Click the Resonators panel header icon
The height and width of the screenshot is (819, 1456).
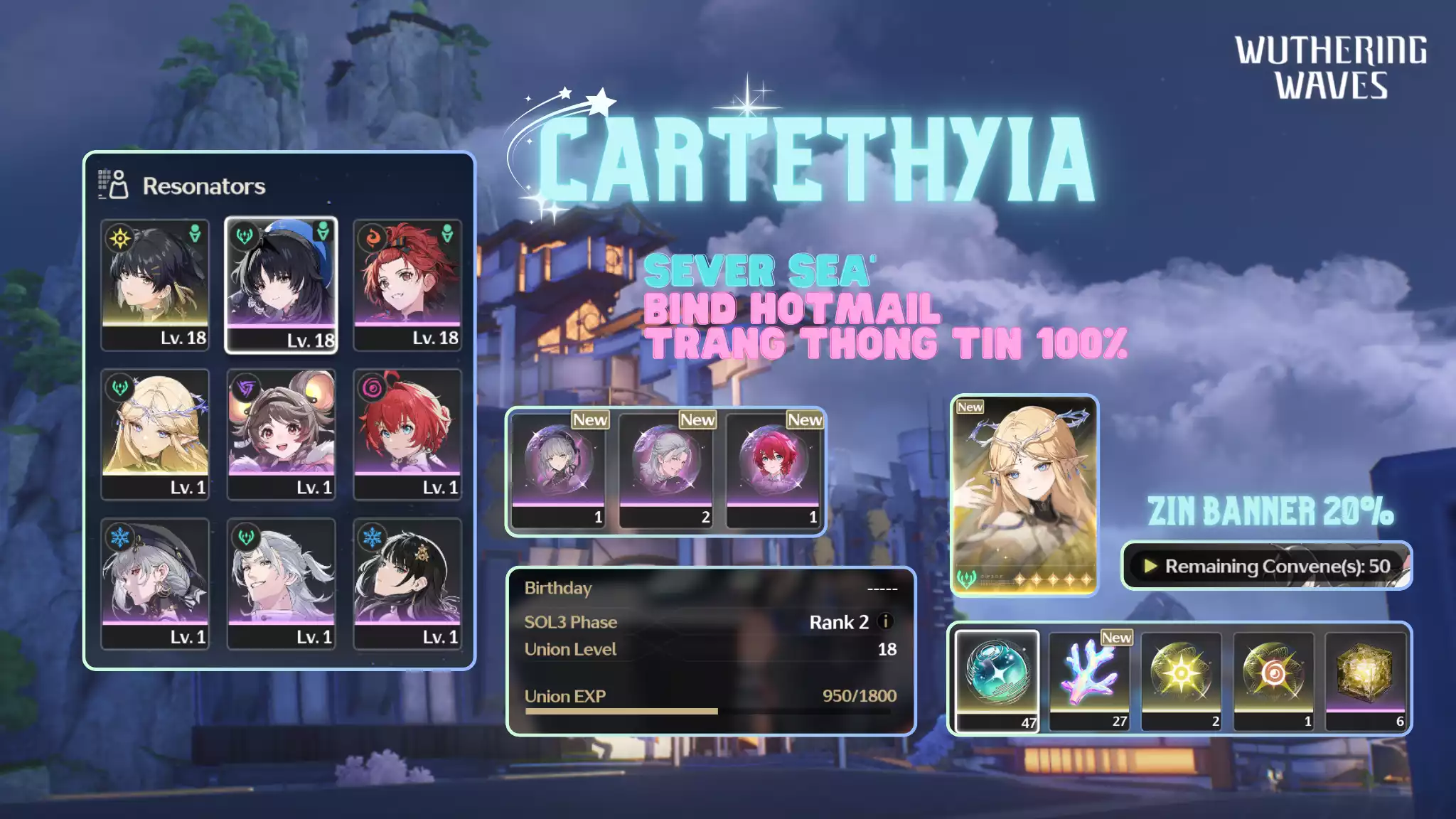click(x=113, y=185)
